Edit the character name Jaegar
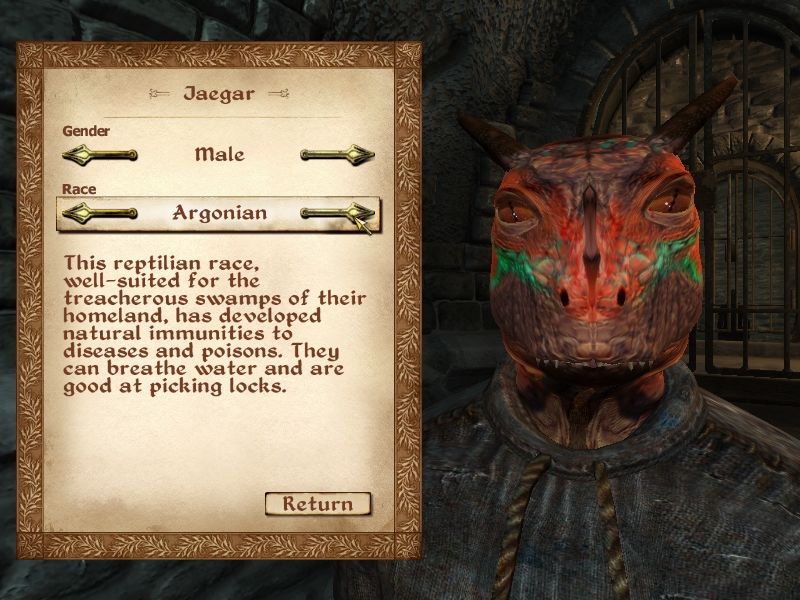 [x=219, y=95]
